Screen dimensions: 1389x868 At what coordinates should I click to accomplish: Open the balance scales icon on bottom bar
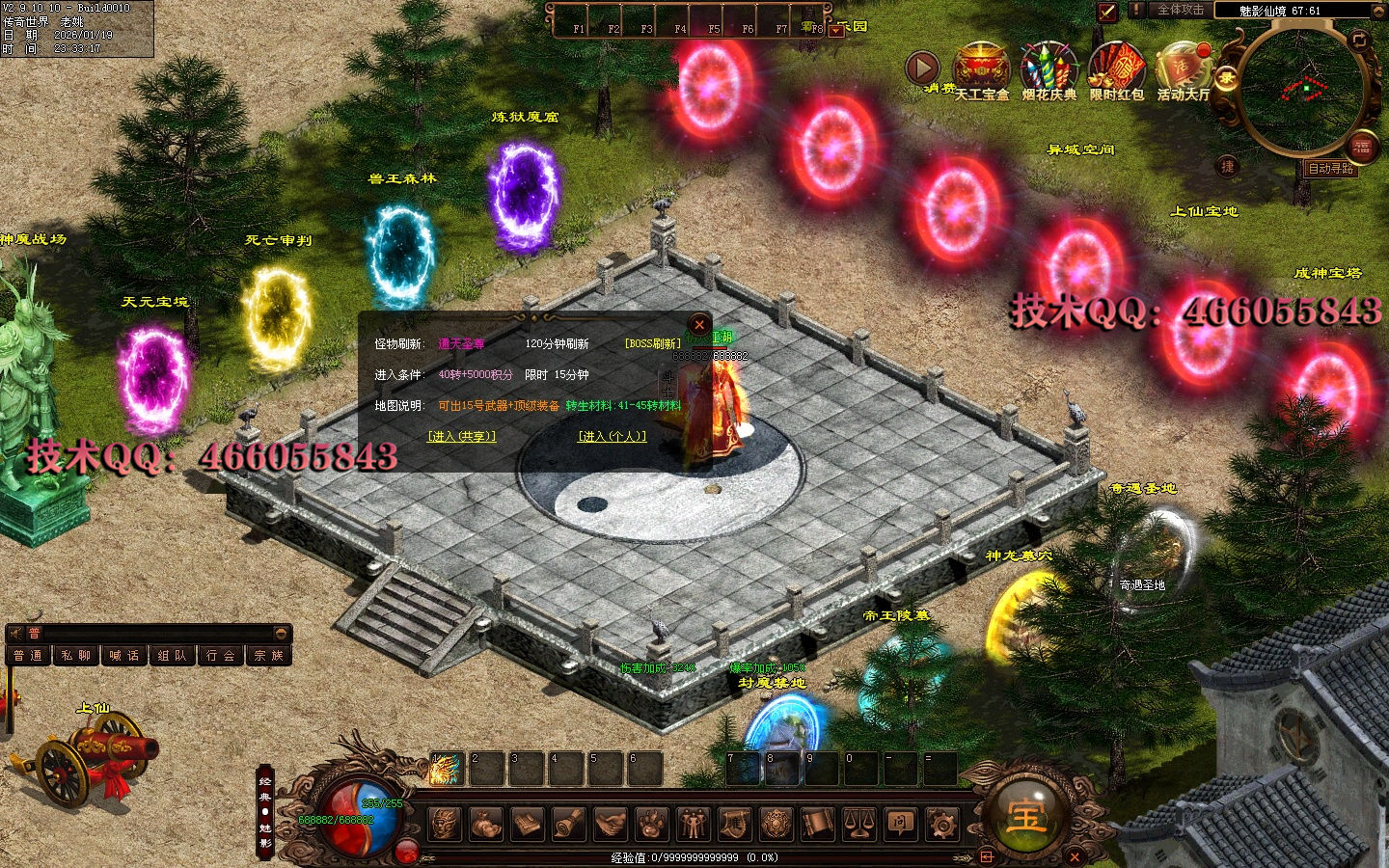[858, 824]
